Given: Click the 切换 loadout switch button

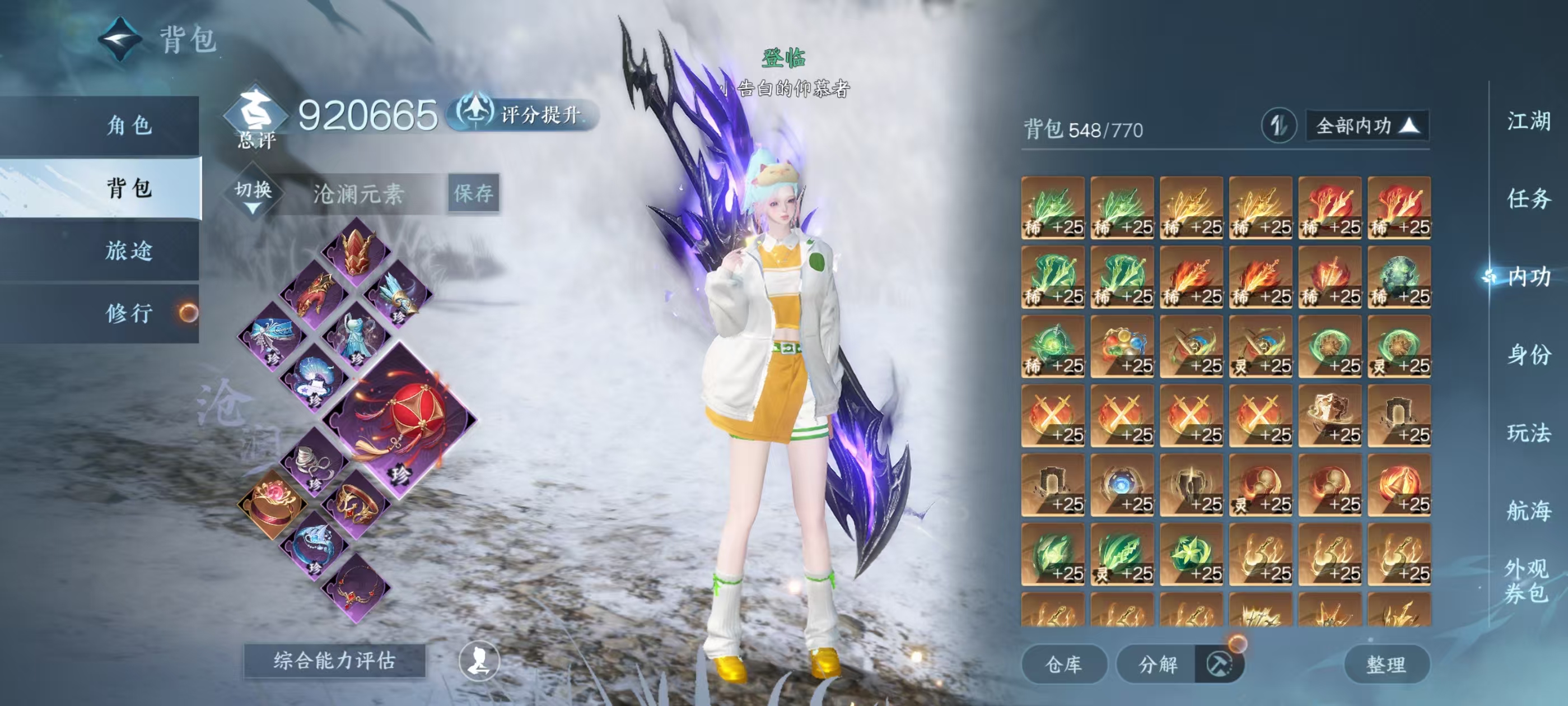Looking at the screenshot, I should tap(253, 194).
